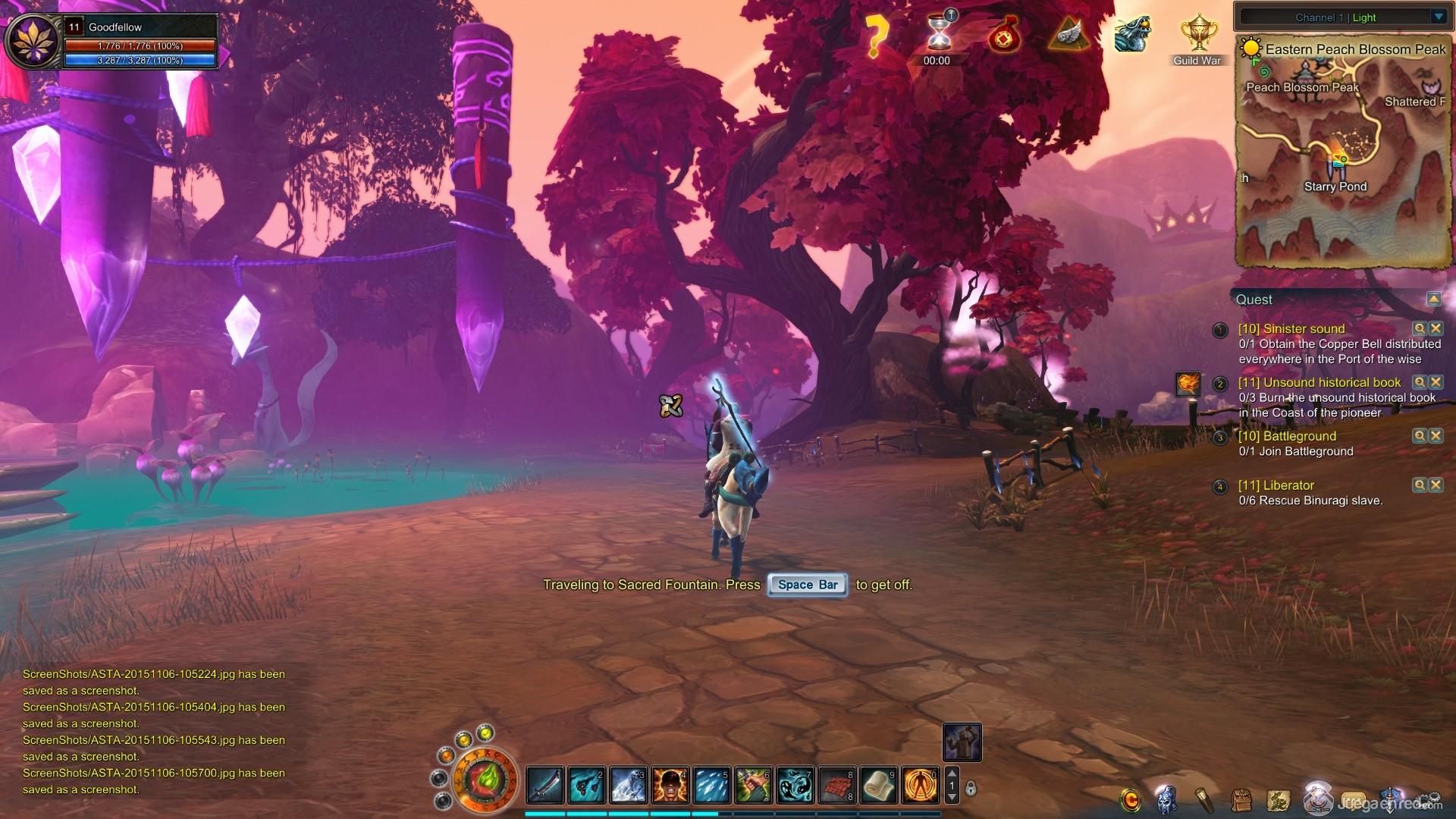Open the backpack inventory icon
Image resolution: width=1456 pixels, height=819 pixels.
pos(1241,800)
